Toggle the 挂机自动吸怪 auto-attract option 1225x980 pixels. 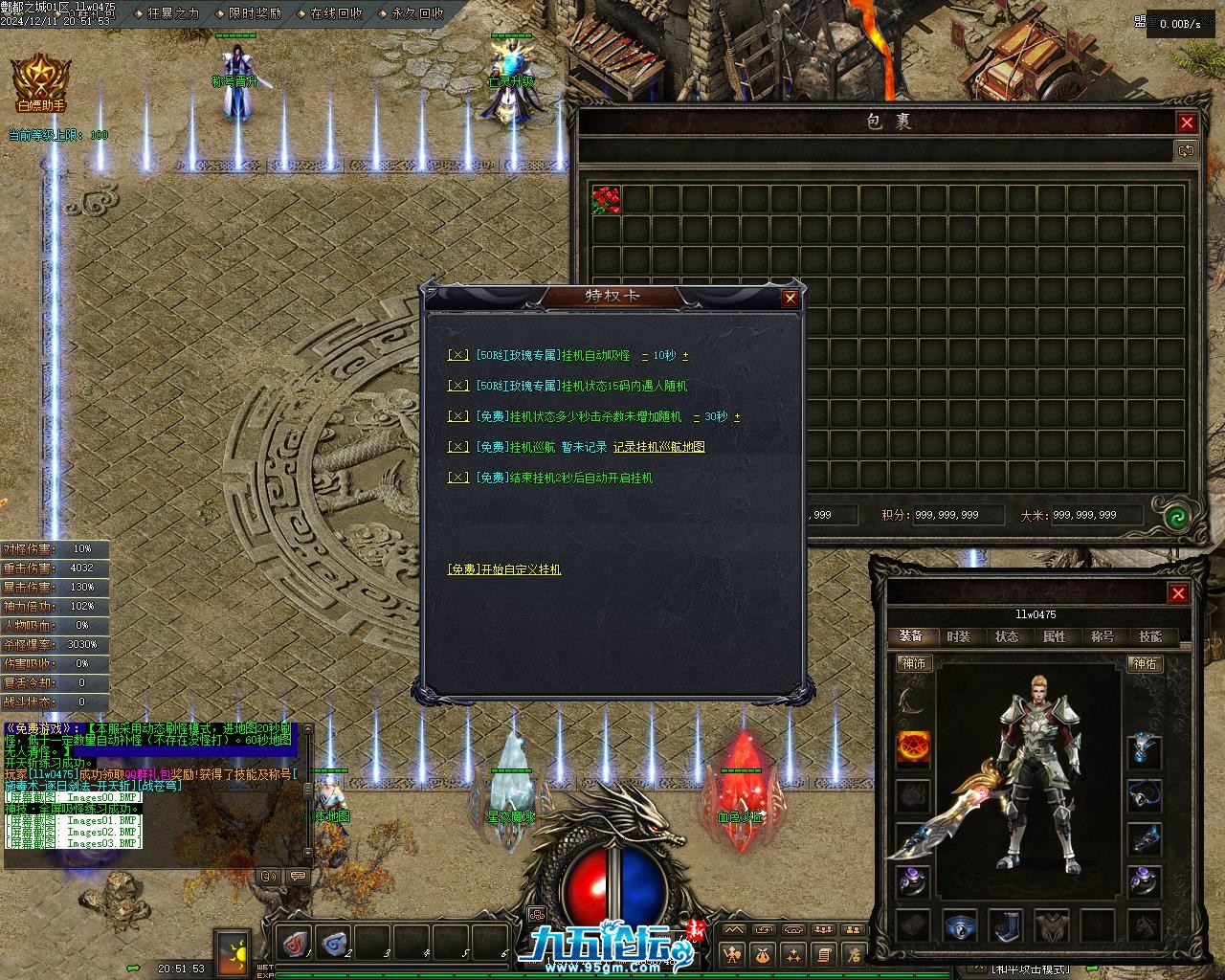[458, 355]
